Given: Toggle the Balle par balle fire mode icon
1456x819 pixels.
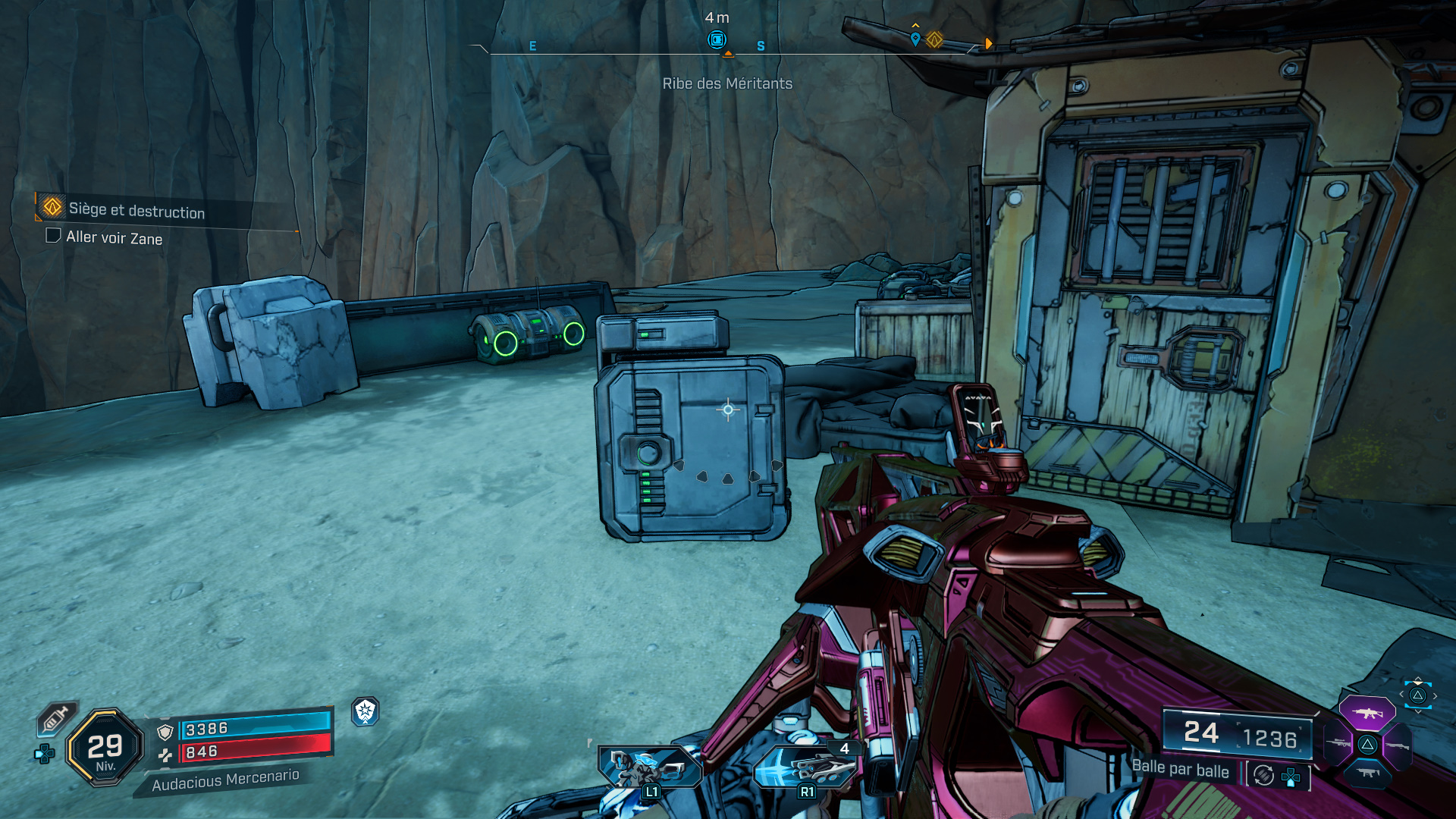Looking at the screenshot, I should [1264, 775].
